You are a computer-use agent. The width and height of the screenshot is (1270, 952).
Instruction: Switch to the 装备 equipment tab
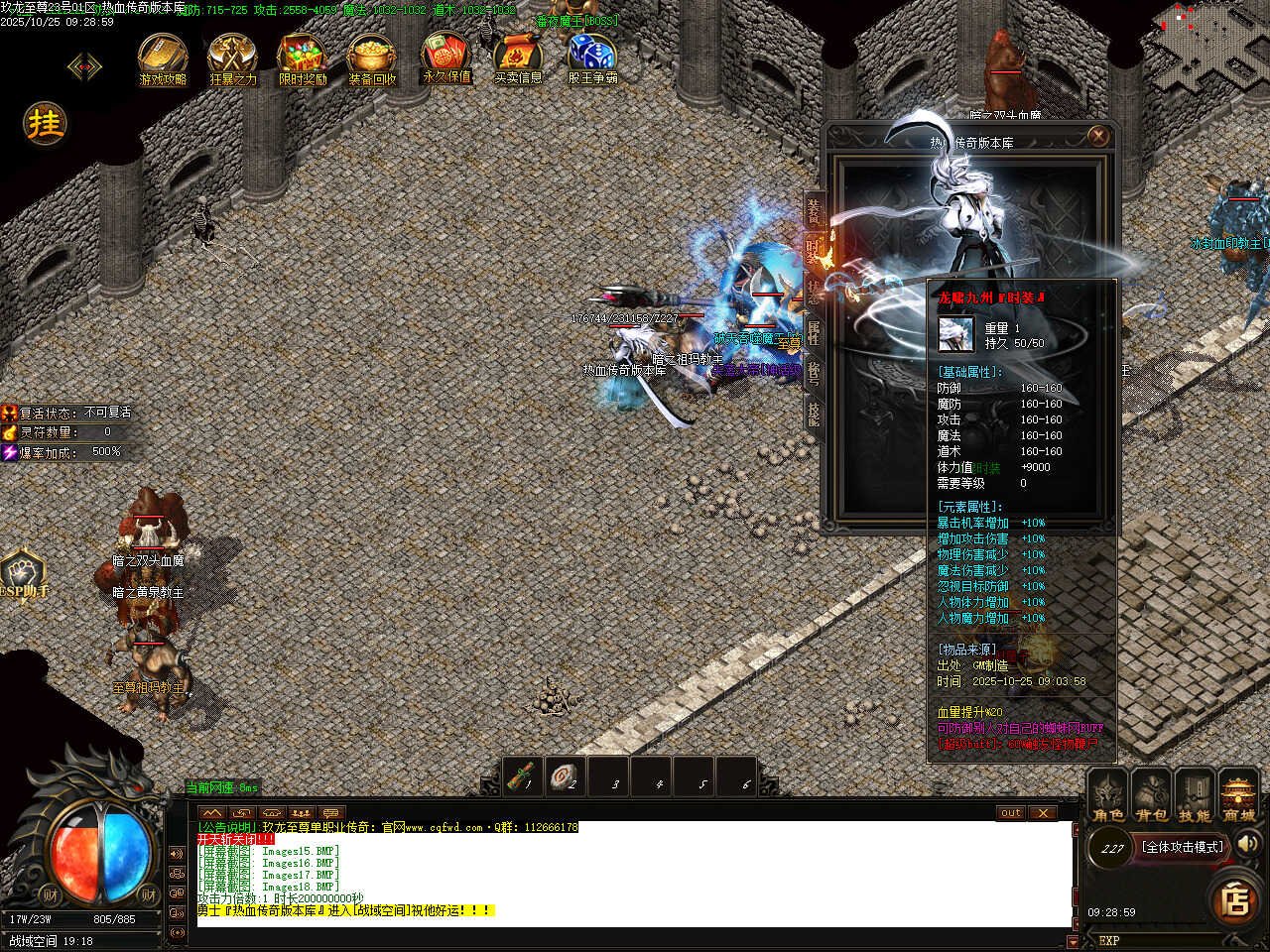point(814,210)
